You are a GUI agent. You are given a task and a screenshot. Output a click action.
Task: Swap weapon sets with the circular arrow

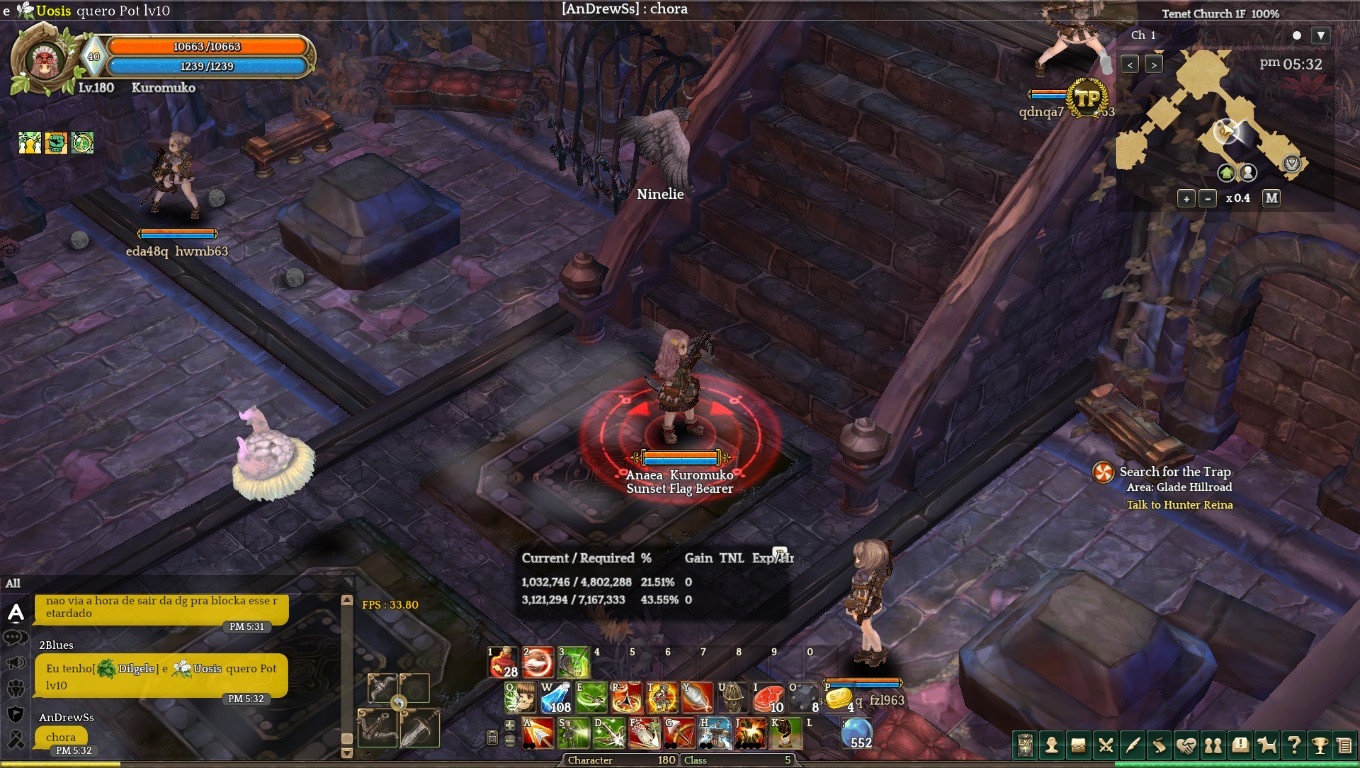tap(398, 703)
